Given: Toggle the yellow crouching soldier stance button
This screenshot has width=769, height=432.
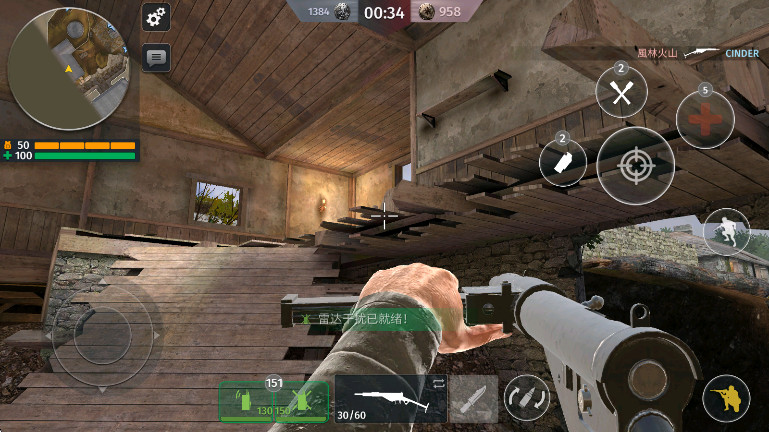Looking at the screenshot, I should (727, 398).
